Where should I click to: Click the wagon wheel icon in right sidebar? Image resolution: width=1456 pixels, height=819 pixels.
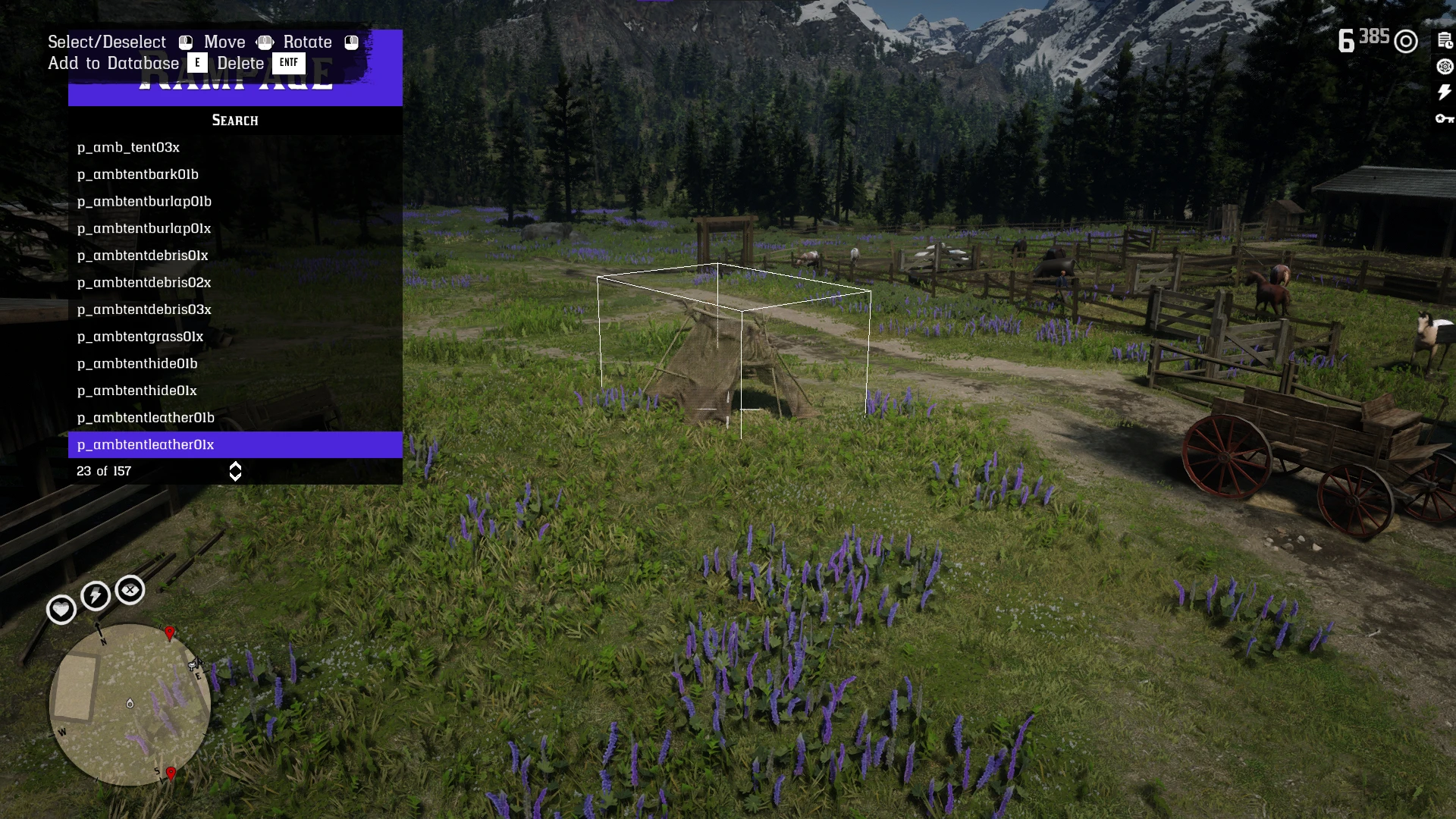tap(1444, 67)
